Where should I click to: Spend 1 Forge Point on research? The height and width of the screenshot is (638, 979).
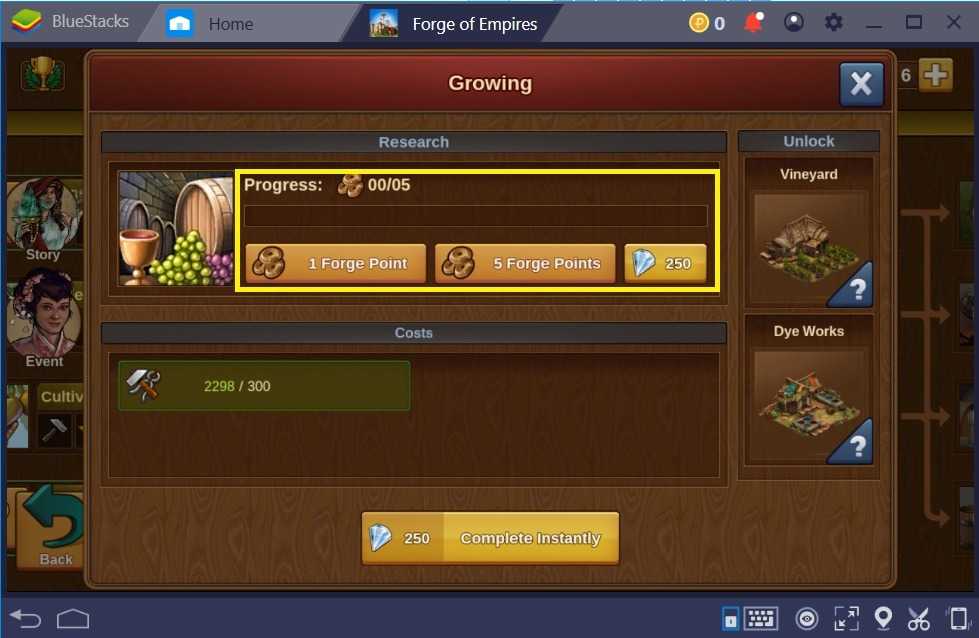335,264
